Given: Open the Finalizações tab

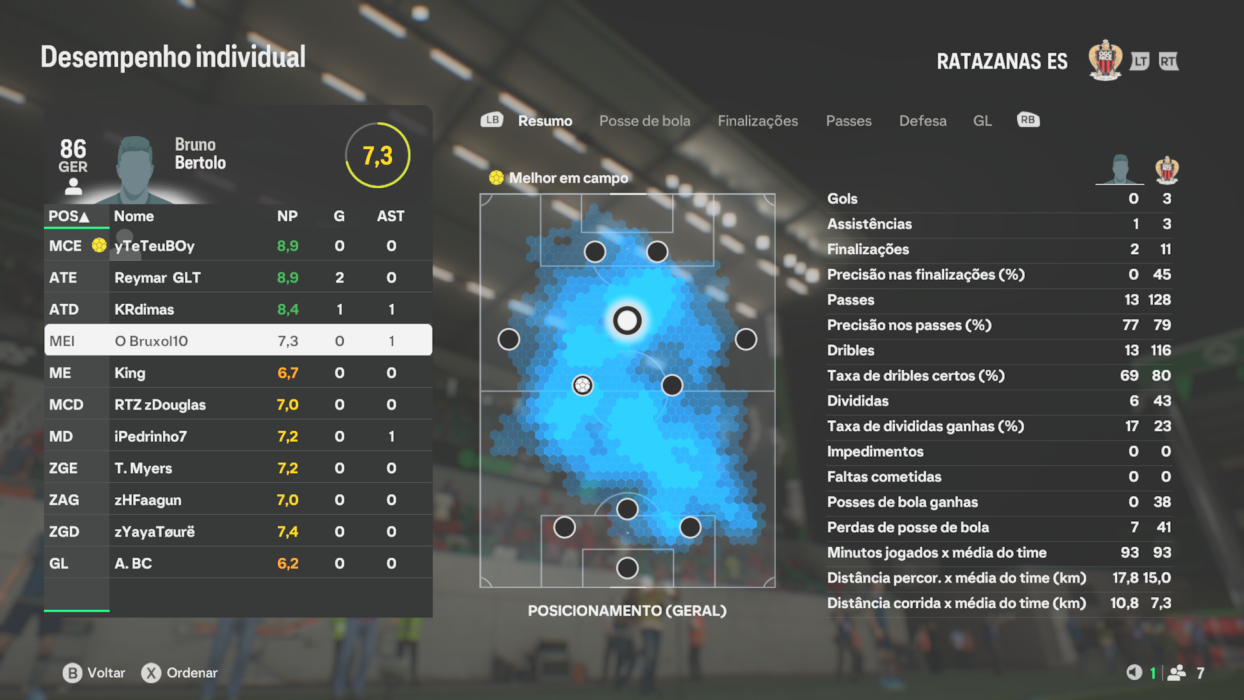Looking at the screenshot, I should click(x=757, y=121).
